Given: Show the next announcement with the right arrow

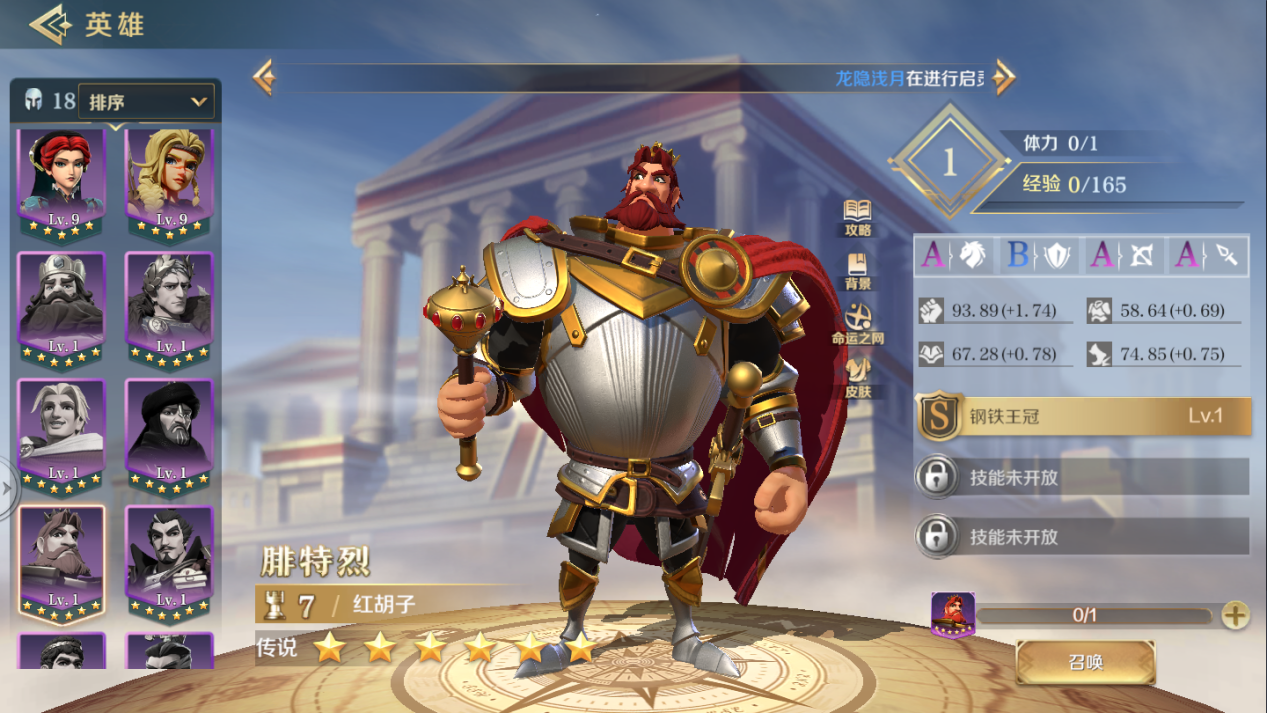Looking at the screenshot, I should pyautogui.click(x=1004, y=77).
